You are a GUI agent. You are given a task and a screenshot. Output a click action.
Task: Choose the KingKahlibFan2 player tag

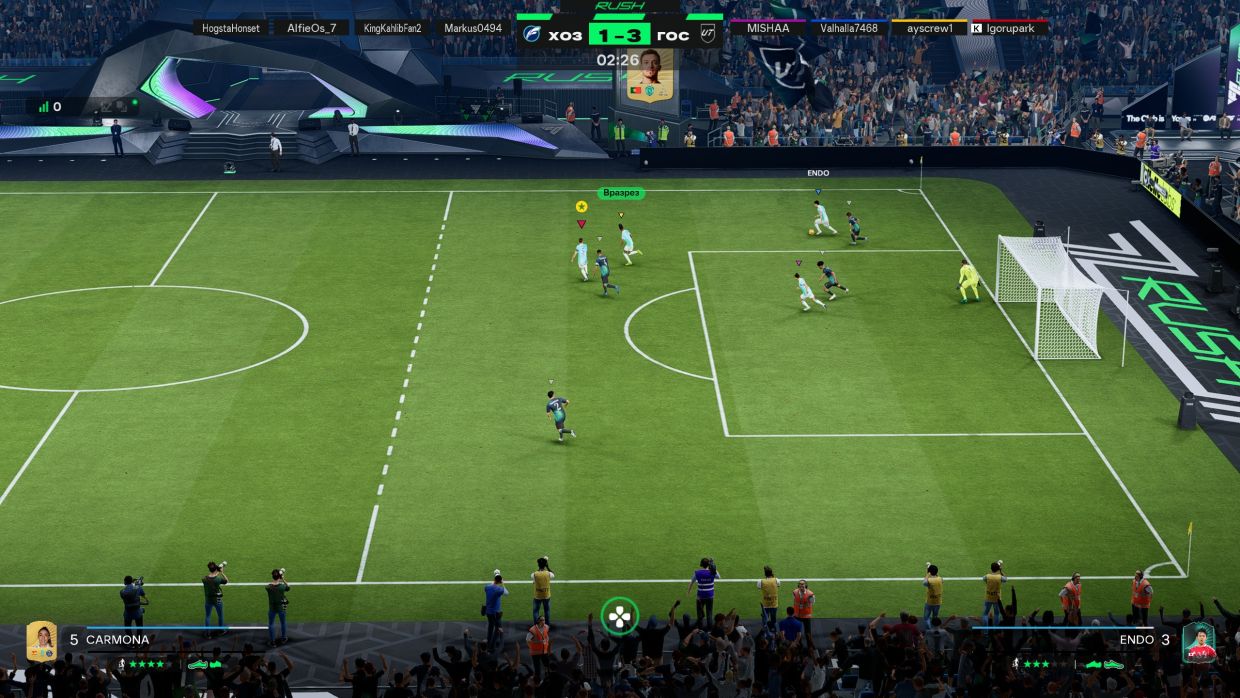click(x=393, y=28)
